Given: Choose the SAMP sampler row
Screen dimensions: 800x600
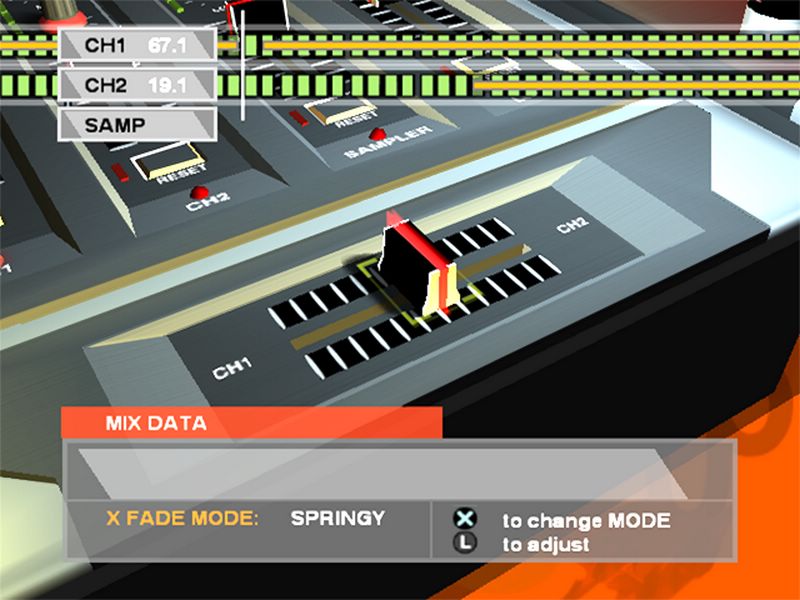Looking at the screenshot, I should coord(137,125).
